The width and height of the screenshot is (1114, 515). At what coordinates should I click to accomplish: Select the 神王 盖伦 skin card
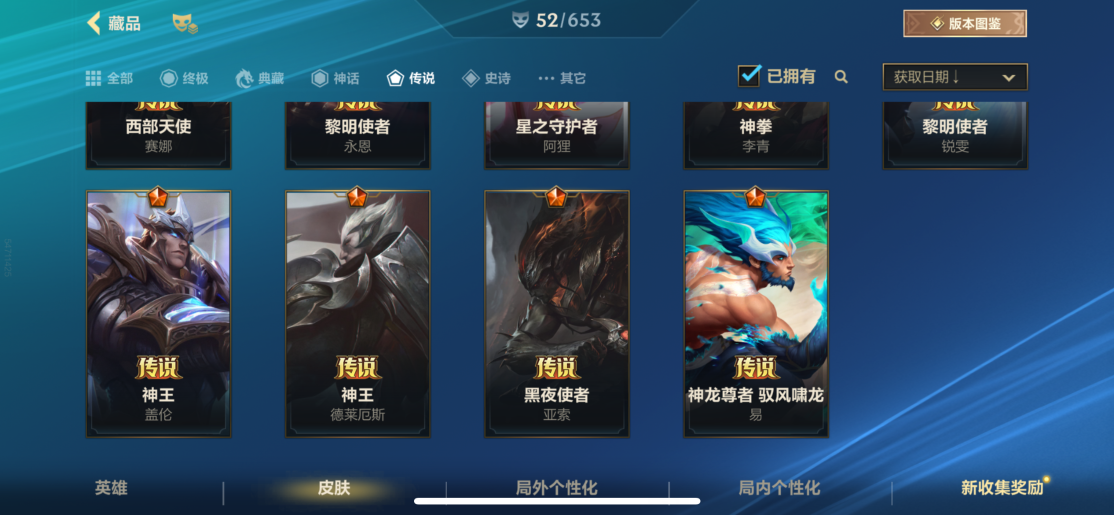click(158, 313)
